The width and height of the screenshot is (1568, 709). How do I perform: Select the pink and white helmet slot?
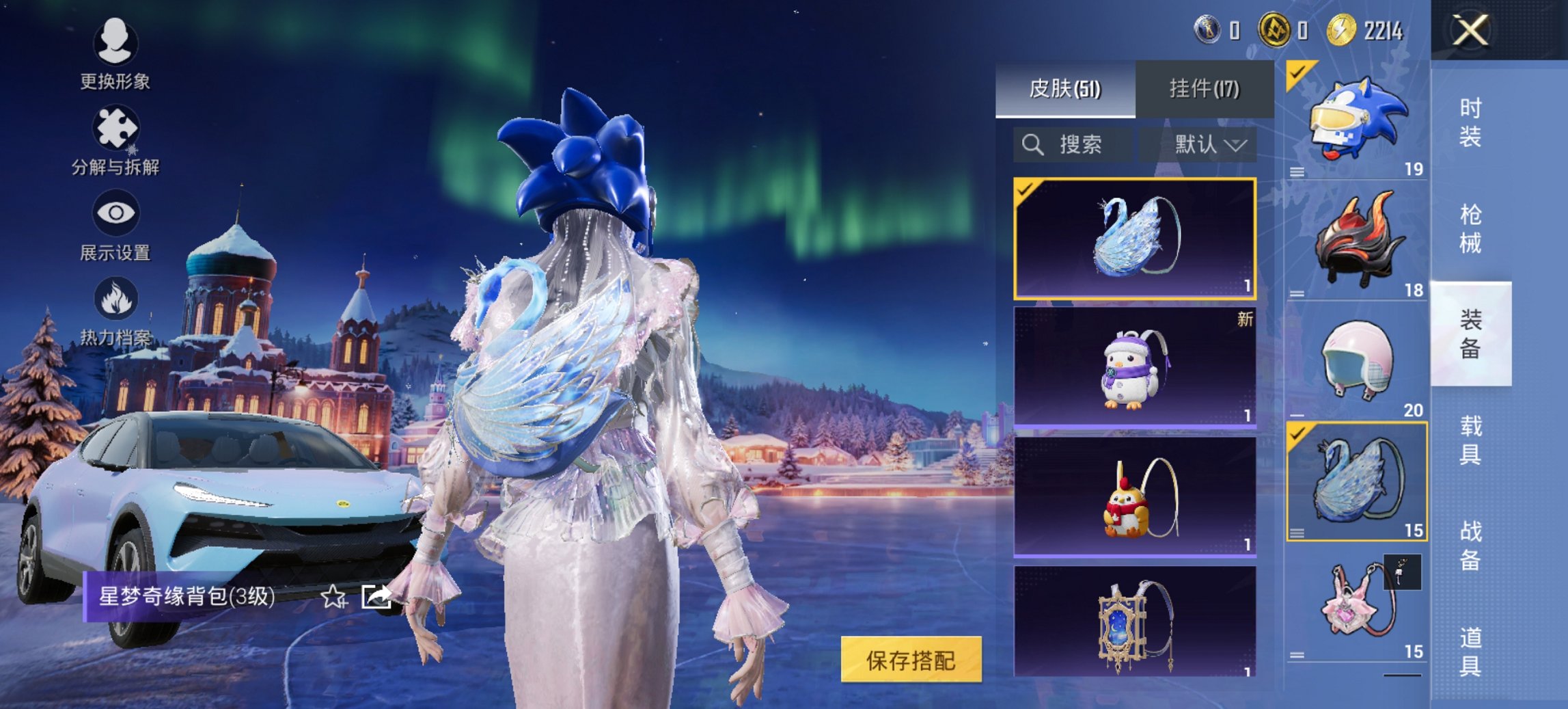coord(1356,361)
